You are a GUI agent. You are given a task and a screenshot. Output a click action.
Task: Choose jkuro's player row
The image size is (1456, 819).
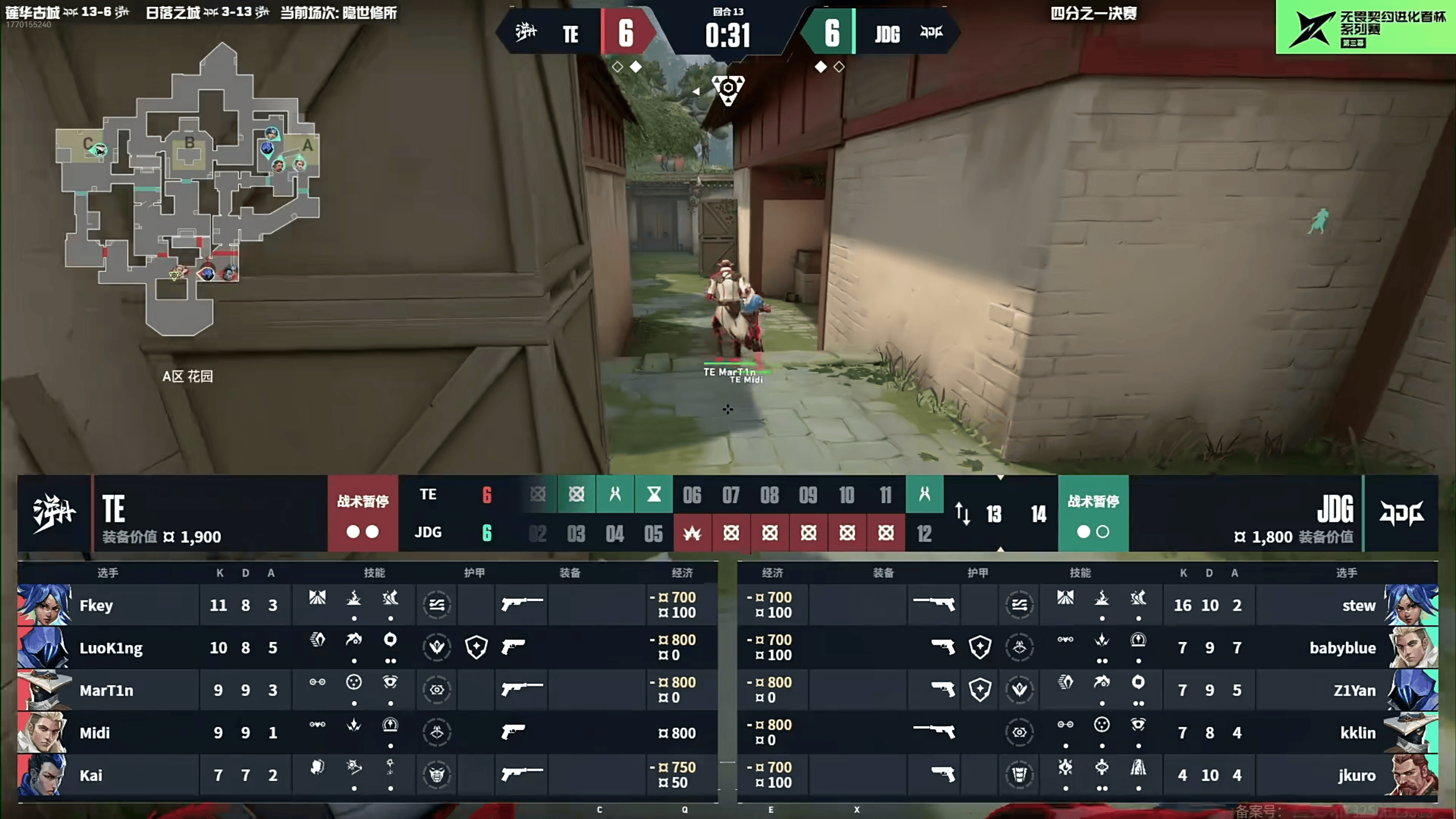(1087, 775)
